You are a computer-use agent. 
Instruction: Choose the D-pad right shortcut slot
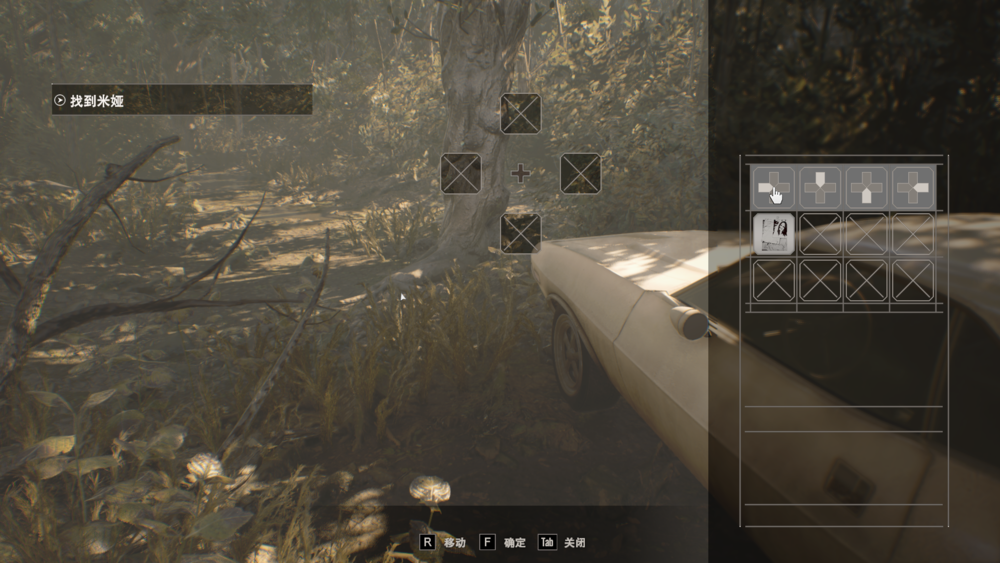tap(580, 173)
